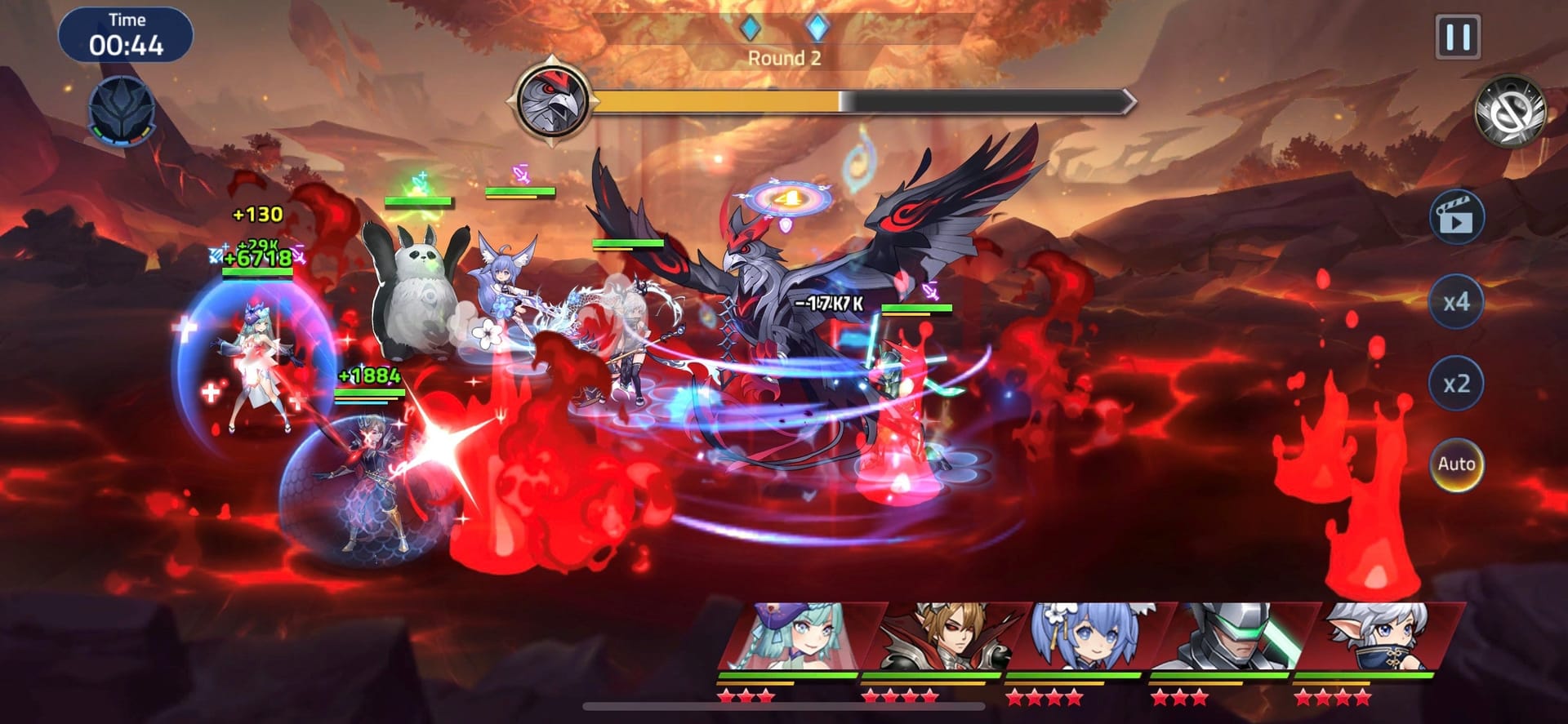Expand the Round 2 progress indicator
The image size is (1568, 724).
click(x=786, y=58)
